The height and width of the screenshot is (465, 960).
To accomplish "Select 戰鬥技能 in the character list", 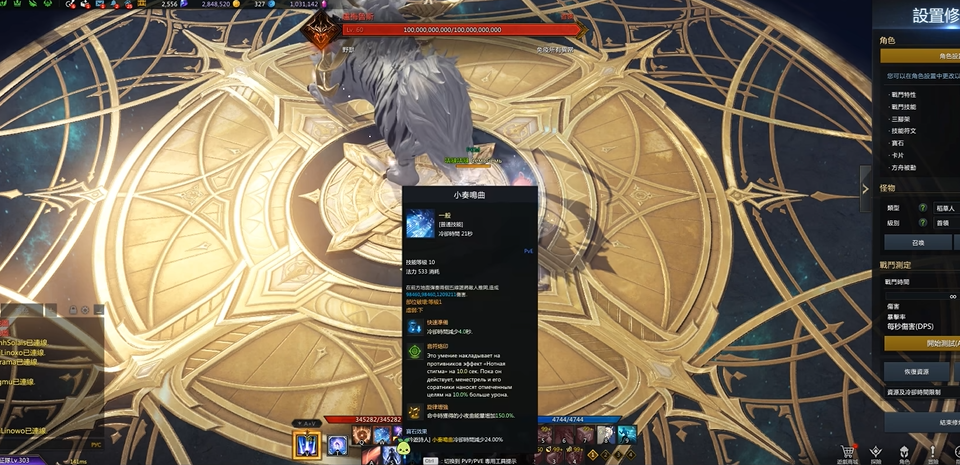I will click(x=903, y=106).
